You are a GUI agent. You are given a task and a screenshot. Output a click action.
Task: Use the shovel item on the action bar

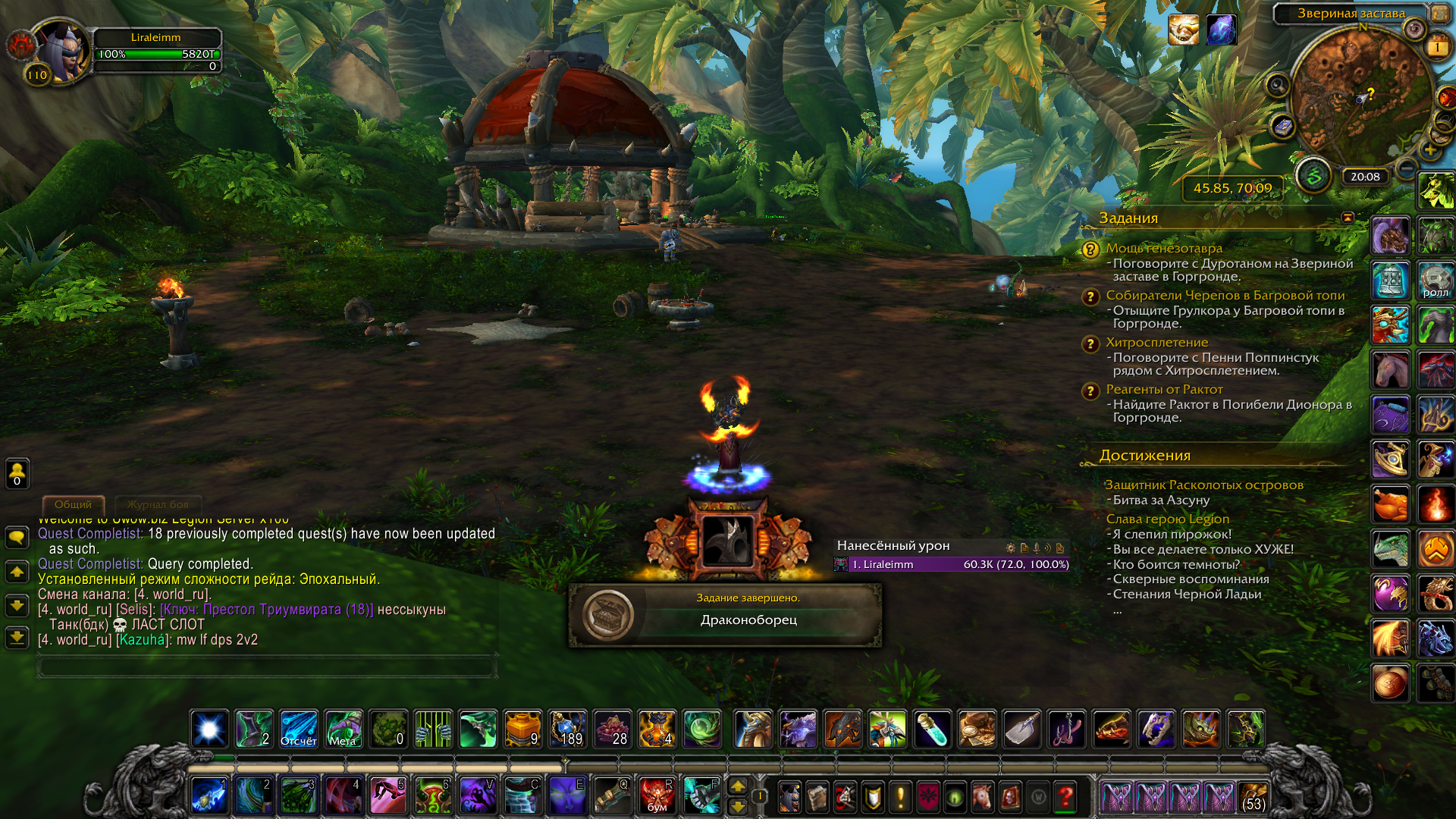[1021, 730]
